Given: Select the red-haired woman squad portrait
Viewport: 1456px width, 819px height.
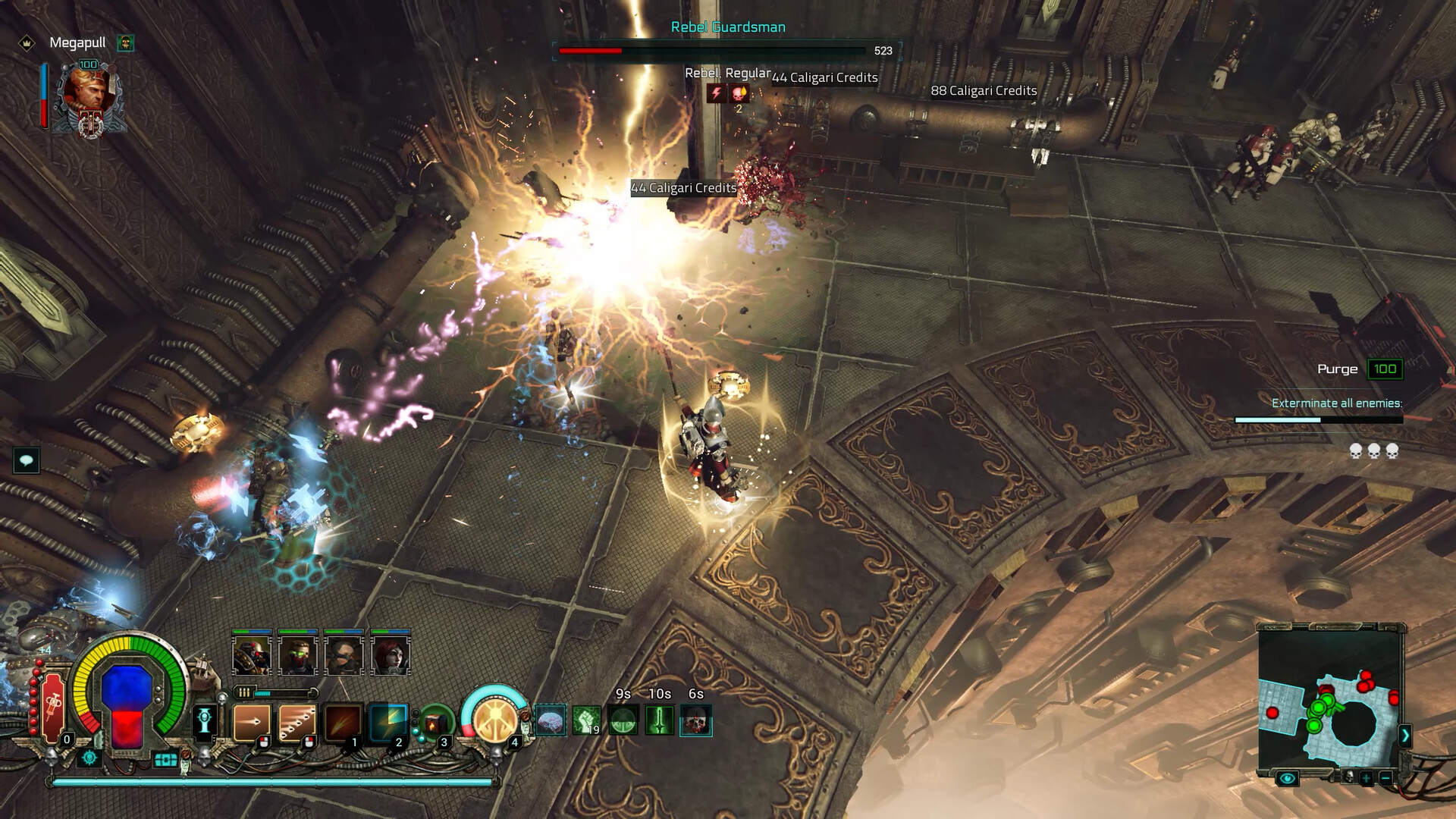Looking at the screenshot, I should 391,655.
